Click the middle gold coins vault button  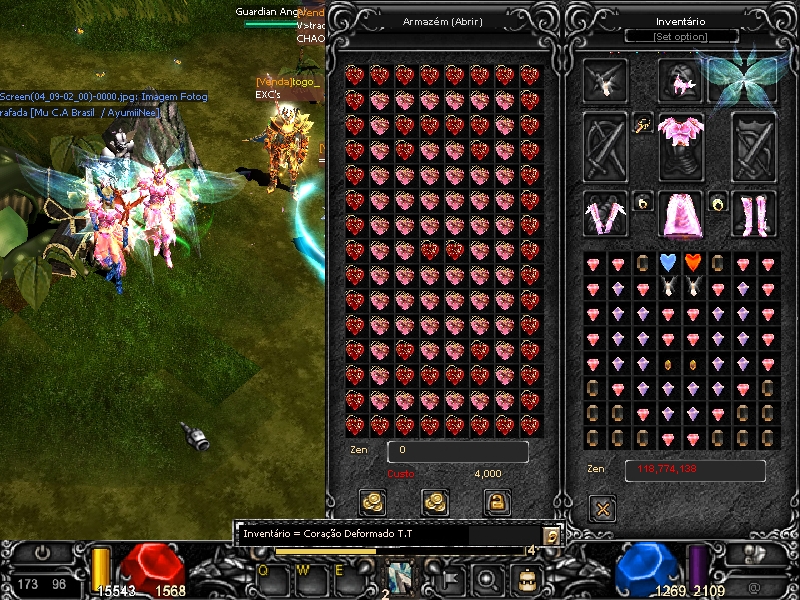435,502
